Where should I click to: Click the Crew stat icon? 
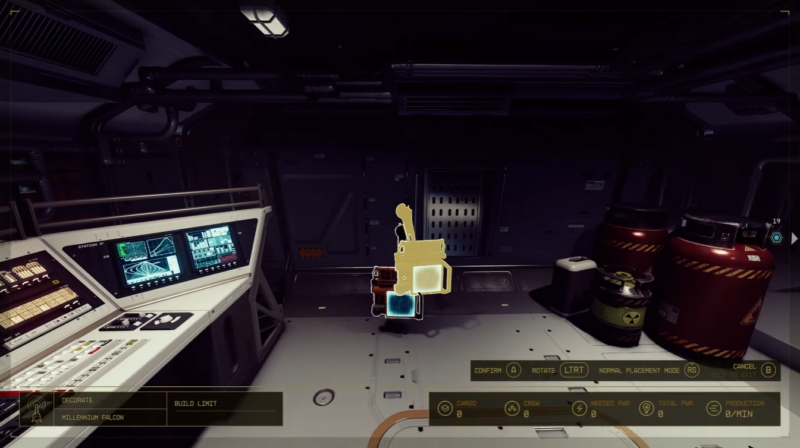click(x=510, y=408)
